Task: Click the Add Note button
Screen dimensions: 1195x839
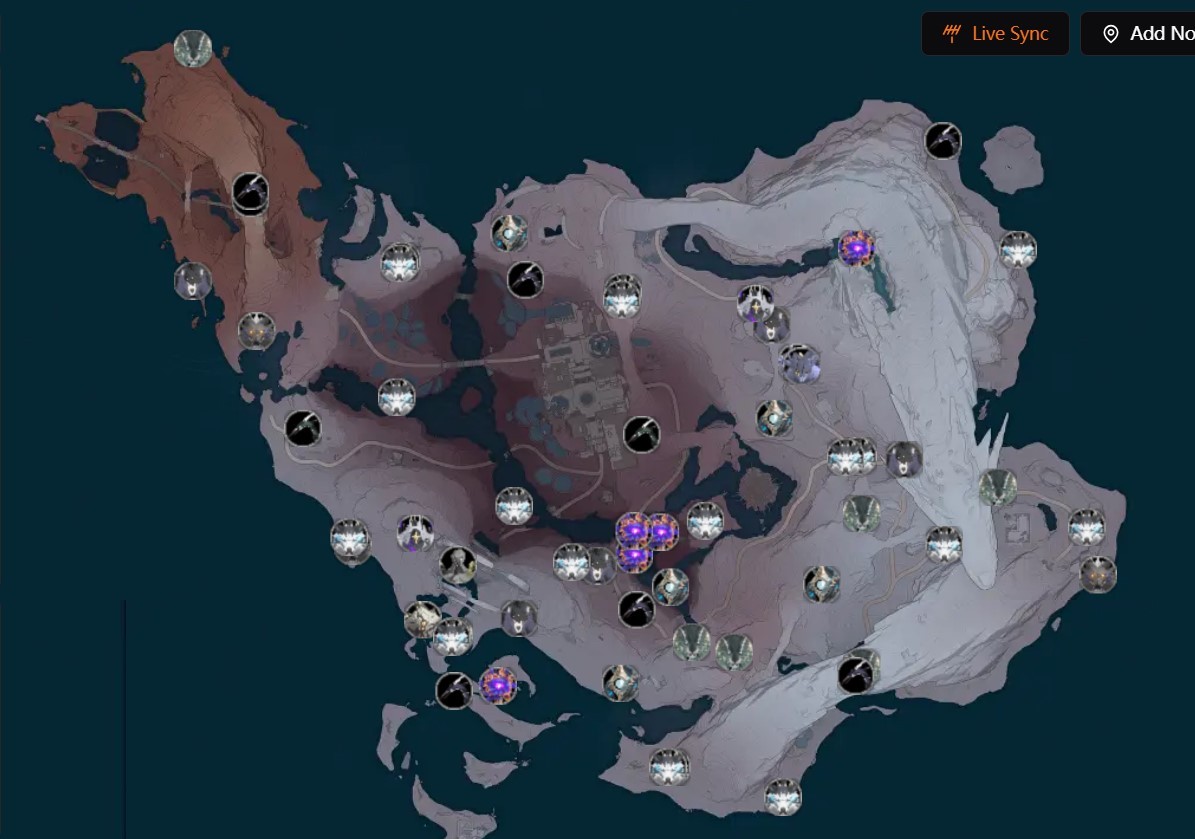Action: coord(1140,34)
